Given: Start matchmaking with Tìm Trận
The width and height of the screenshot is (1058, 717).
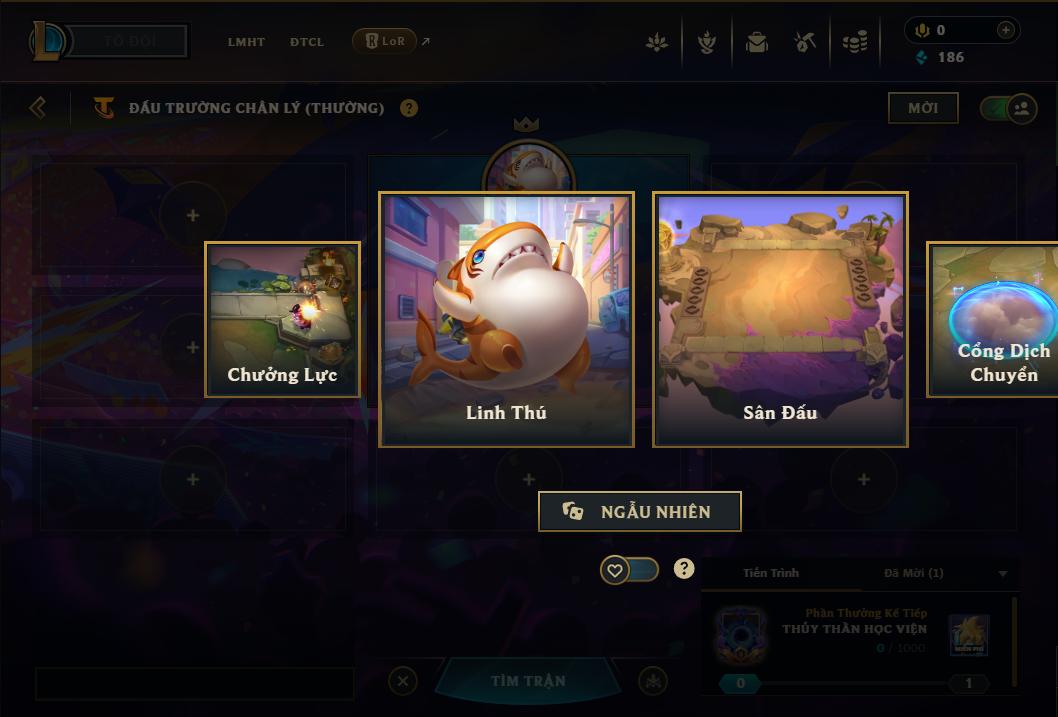Looking at the screenshot, I should (528, 681).
